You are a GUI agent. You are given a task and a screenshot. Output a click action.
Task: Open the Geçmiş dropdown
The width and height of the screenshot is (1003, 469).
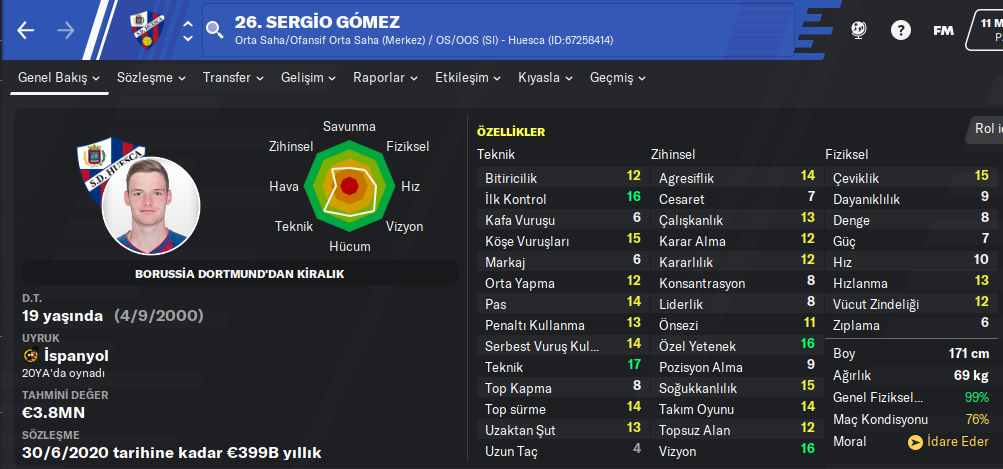pyautogui.click(x=620, y=78)
